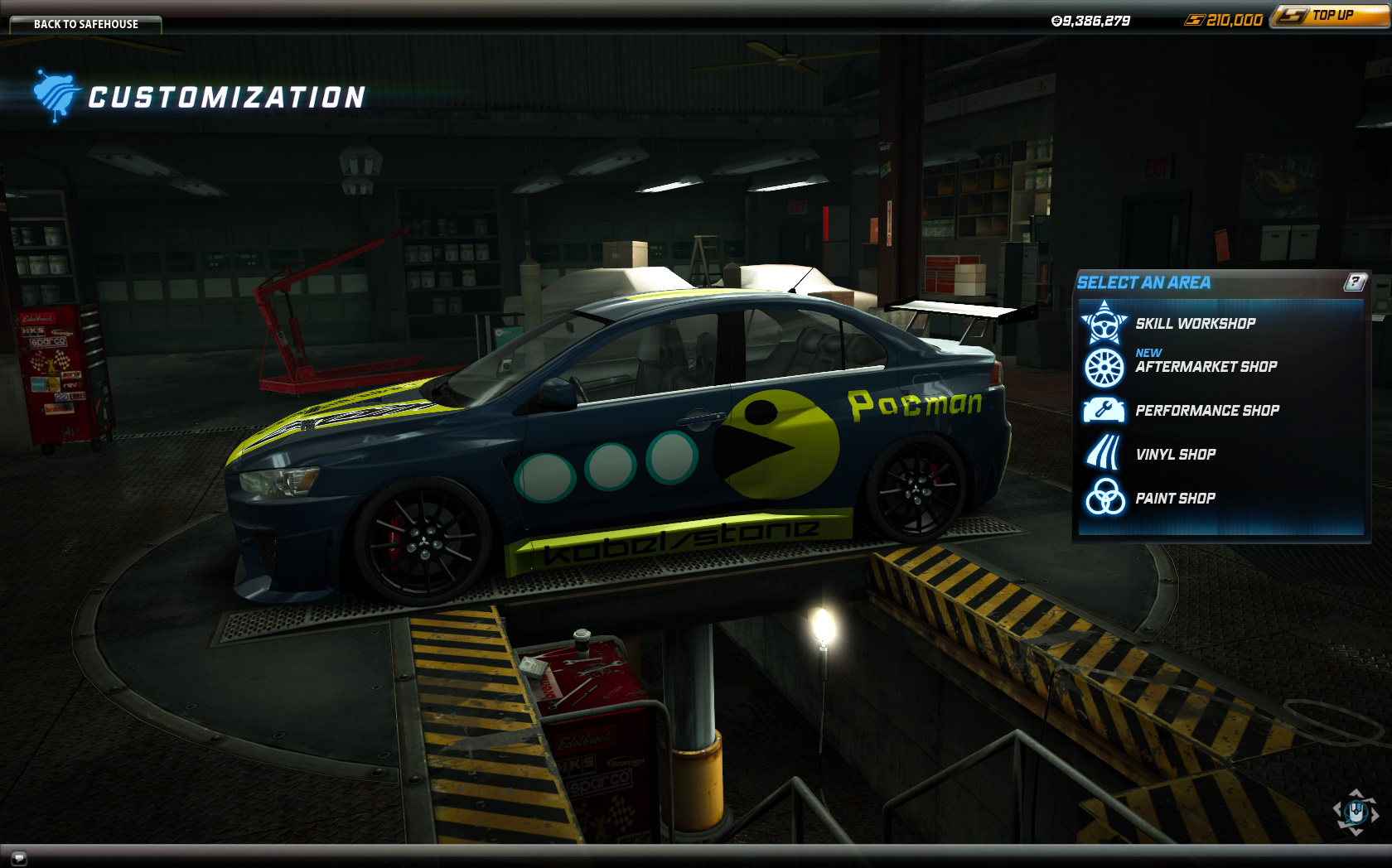Visit the Paint Shop
The image size is (1392, 868).
point(1175,499)
